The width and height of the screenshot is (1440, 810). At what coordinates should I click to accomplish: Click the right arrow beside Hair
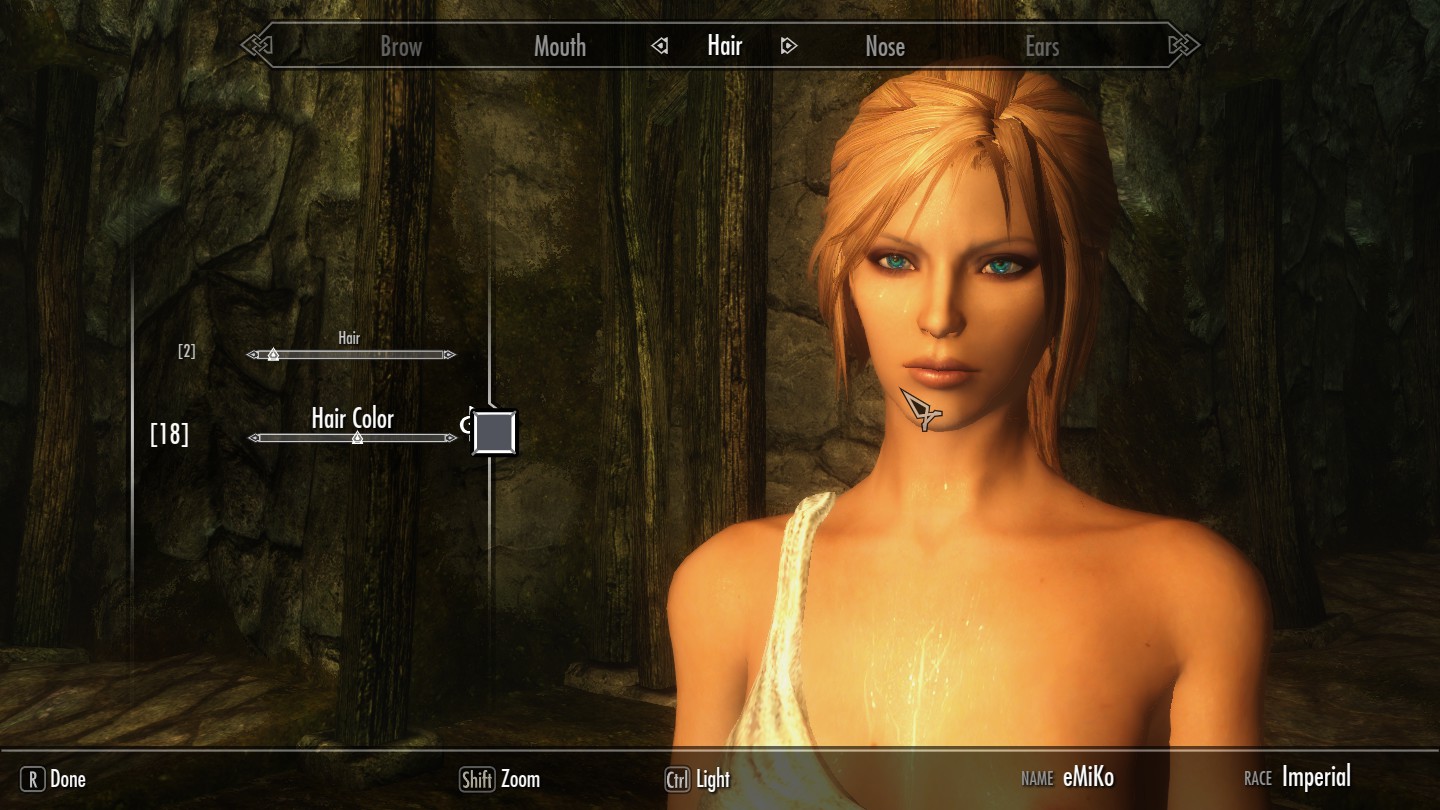point(789,46)
